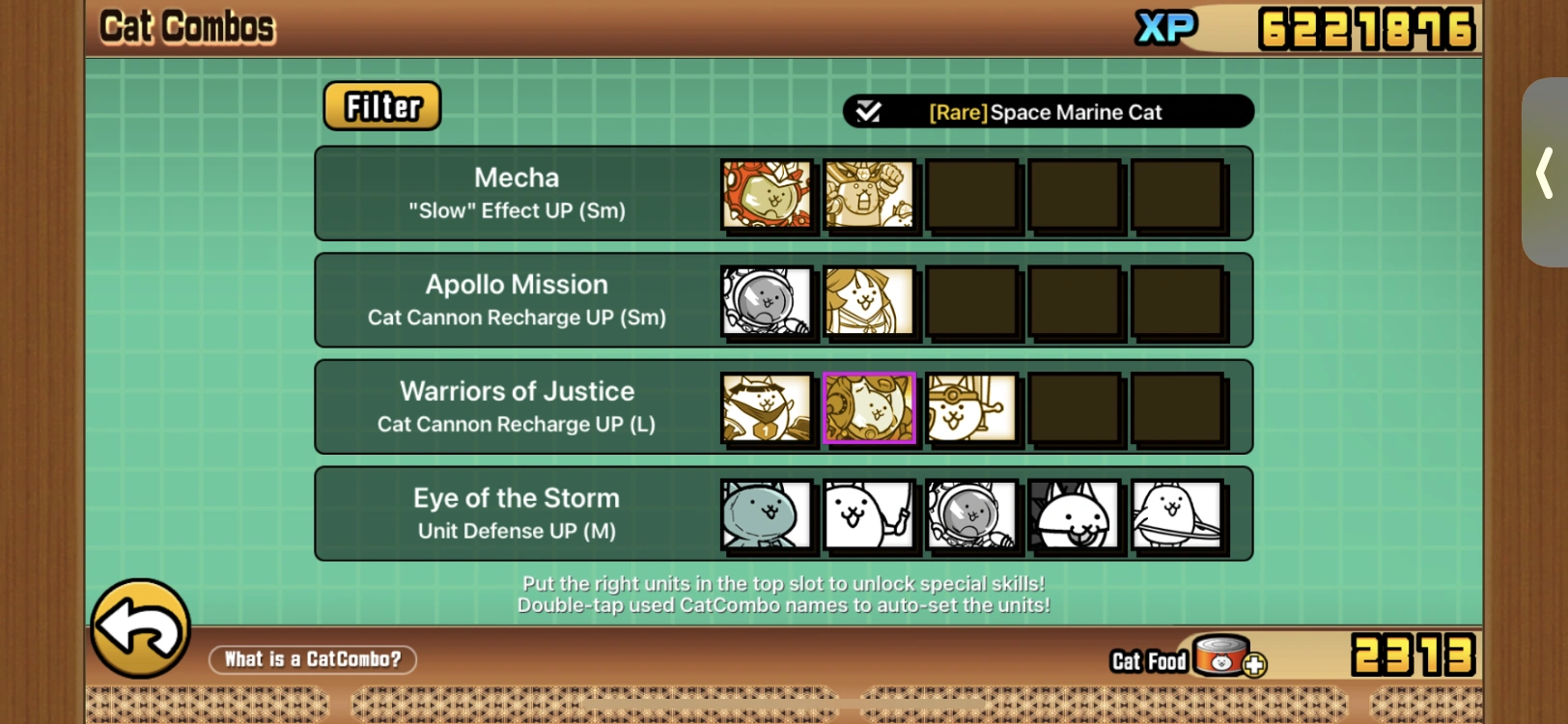
Task: Select the first Mecha combo cat unit
Action: coord(766,195)
